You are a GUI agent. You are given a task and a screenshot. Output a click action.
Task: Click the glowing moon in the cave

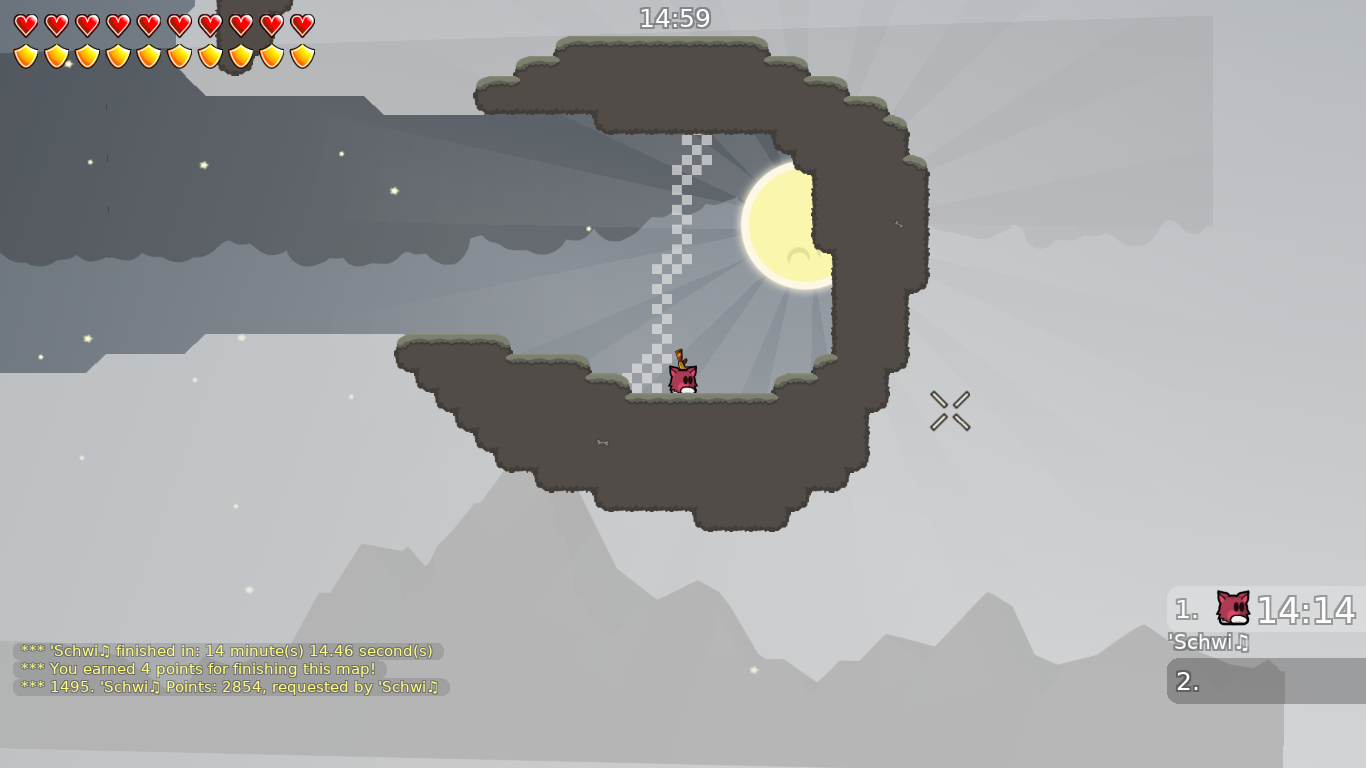pyautogui.click(x=786, y=224)
